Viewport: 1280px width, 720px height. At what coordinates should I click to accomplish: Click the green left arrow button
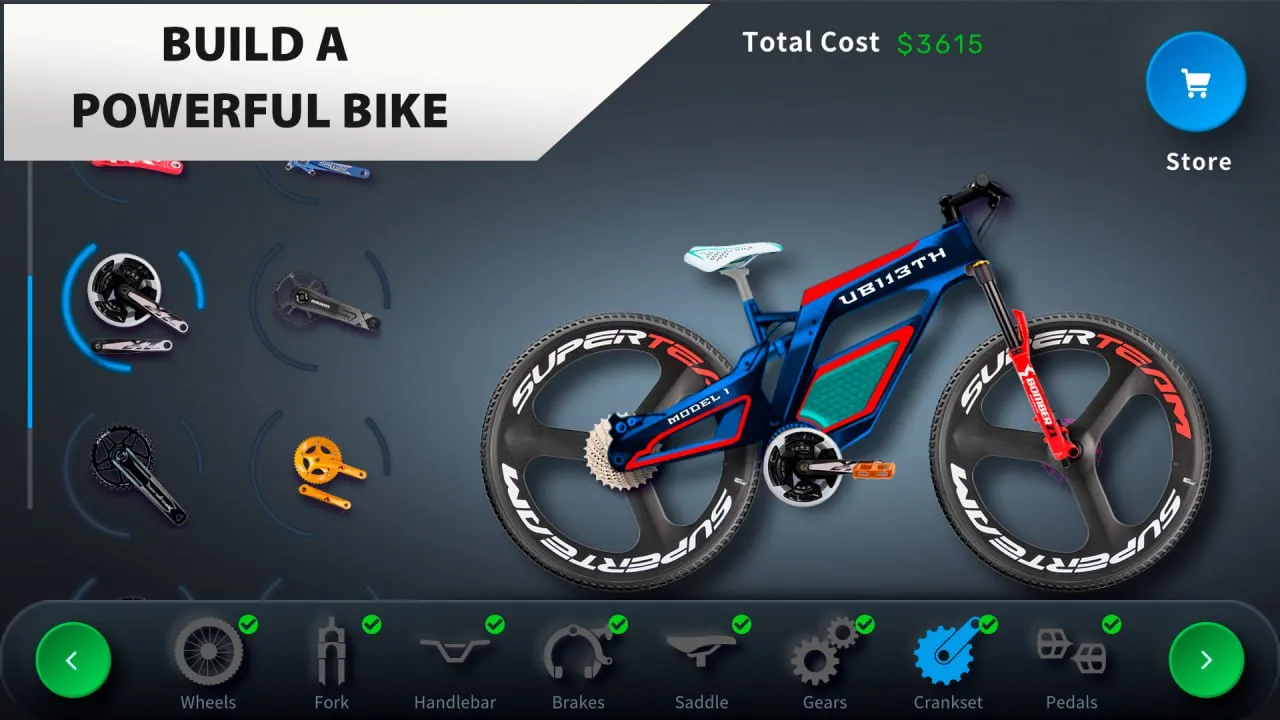[73, 660]
